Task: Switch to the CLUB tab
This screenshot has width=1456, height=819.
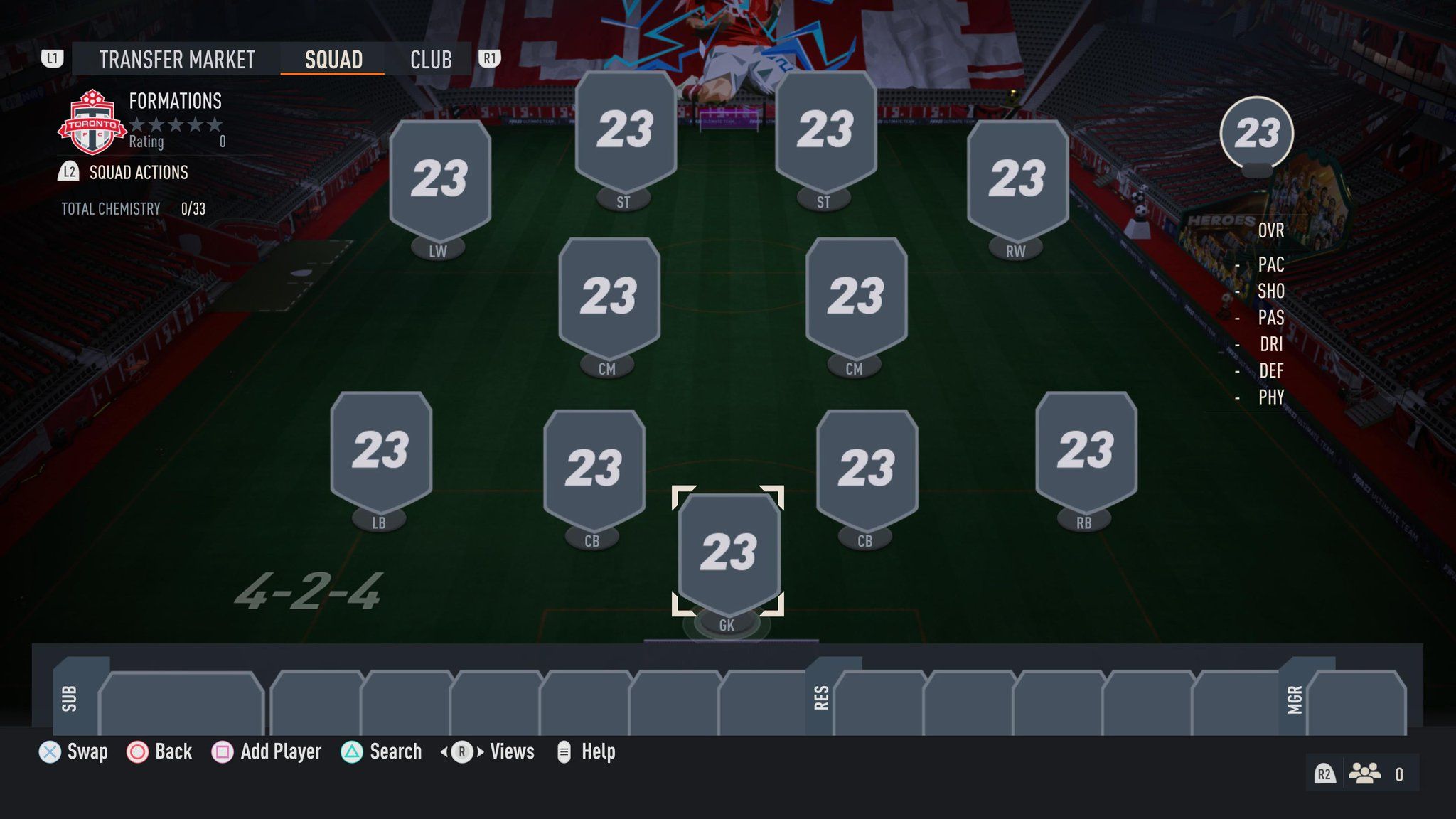Action: (x=430, y=59)
